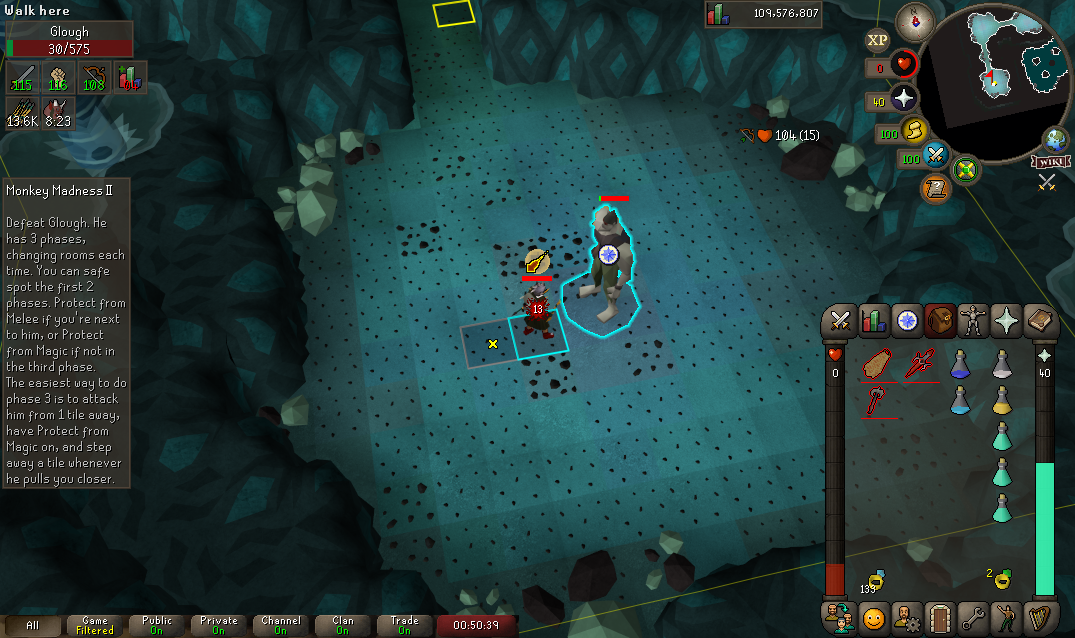Toggle run with the boot energy orb

click(914, 130)
